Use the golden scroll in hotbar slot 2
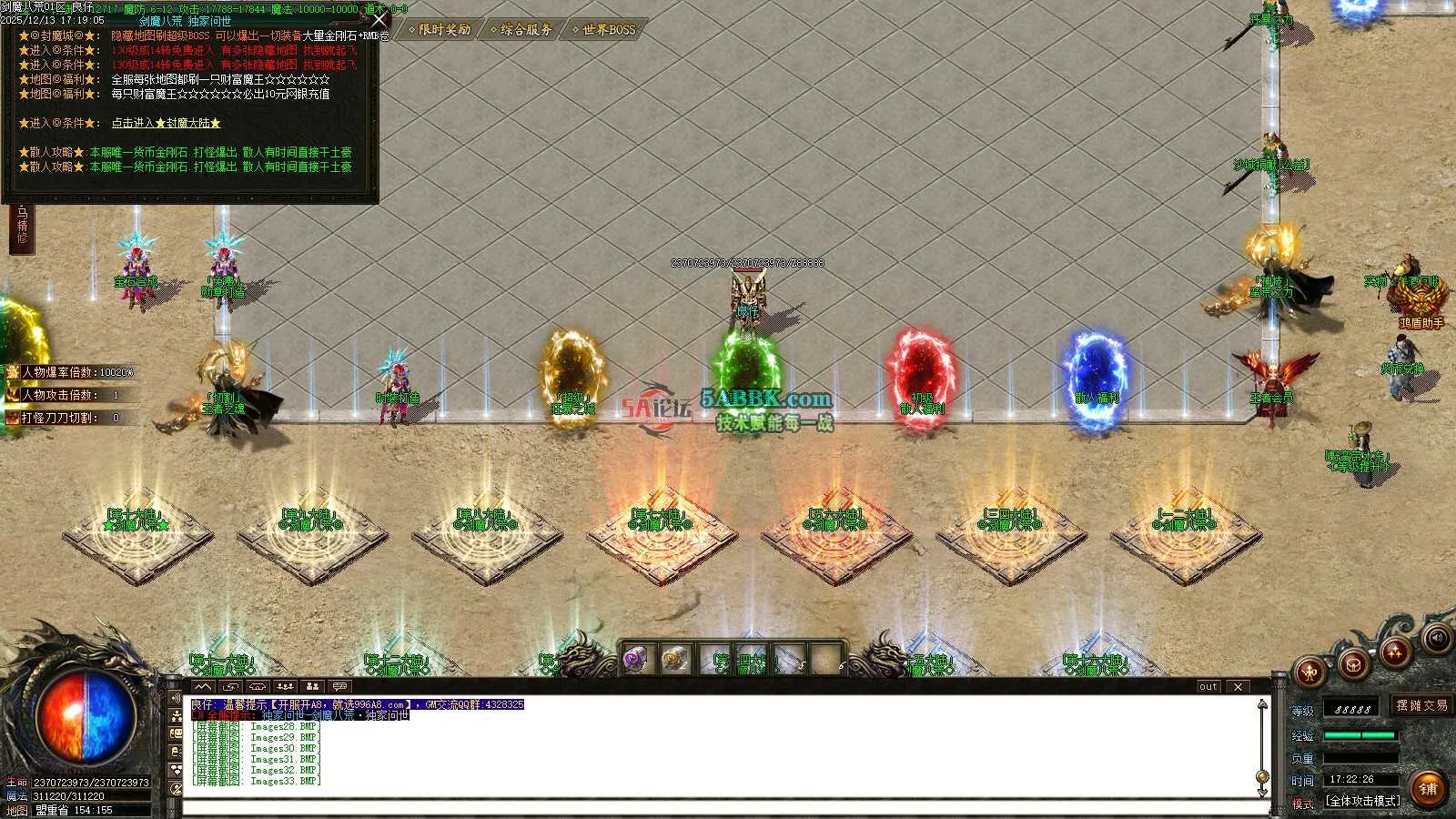The height and width of the screenshot is (819, 1456). 674,659
